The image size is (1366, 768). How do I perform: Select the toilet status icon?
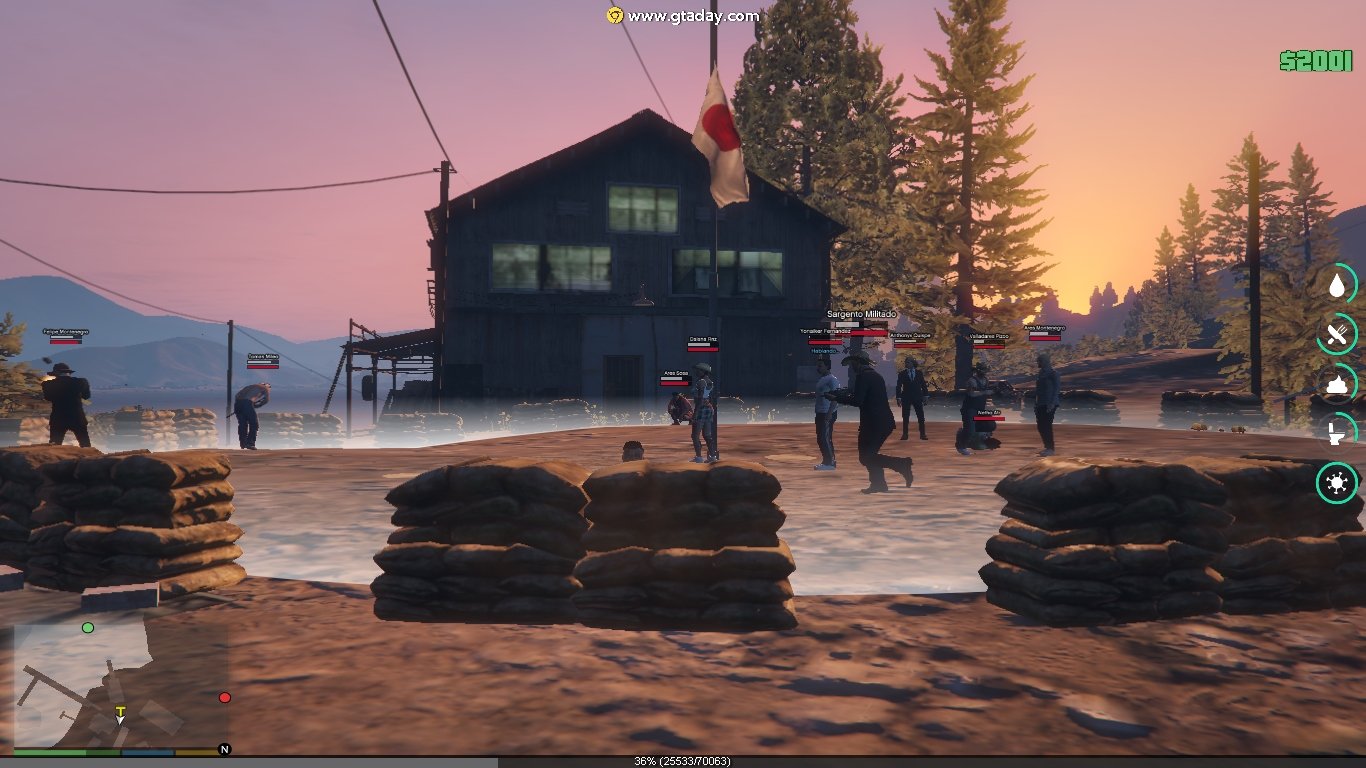1337,433
